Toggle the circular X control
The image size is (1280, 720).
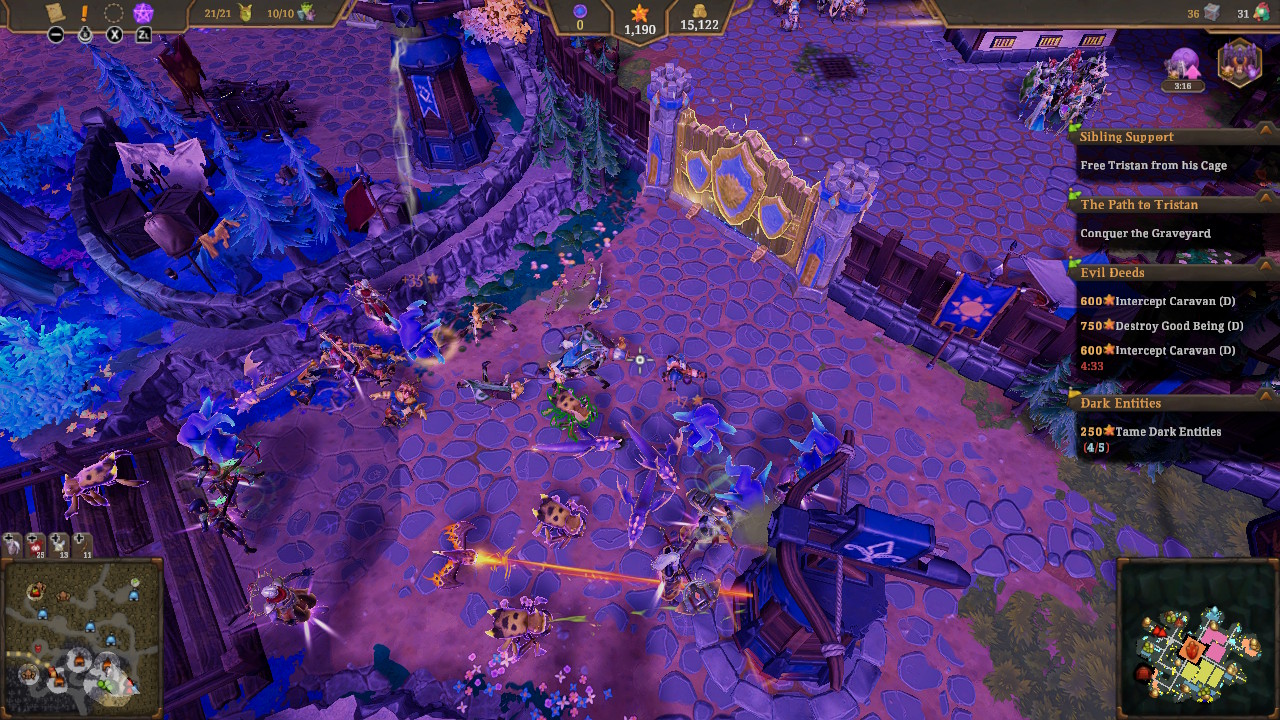point(114,35)
